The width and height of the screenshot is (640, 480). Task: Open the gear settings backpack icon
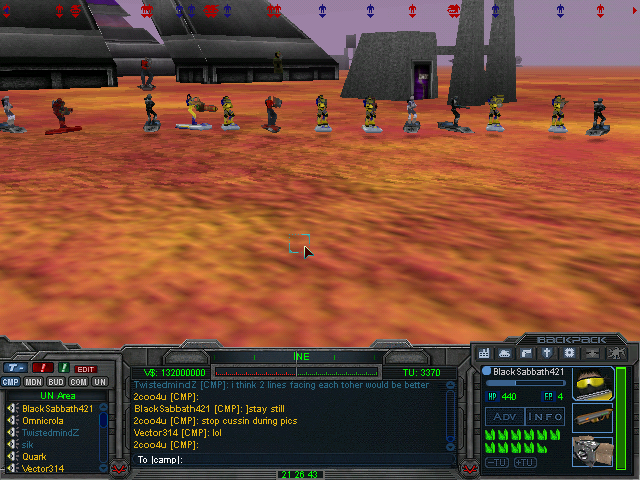click(x=570, y=353)
